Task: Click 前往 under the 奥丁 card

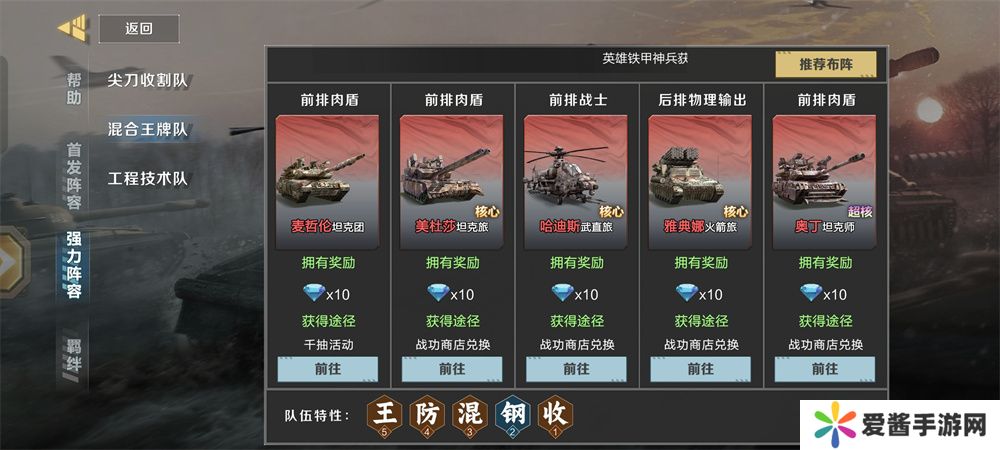Action: click(x=824, y=368)
